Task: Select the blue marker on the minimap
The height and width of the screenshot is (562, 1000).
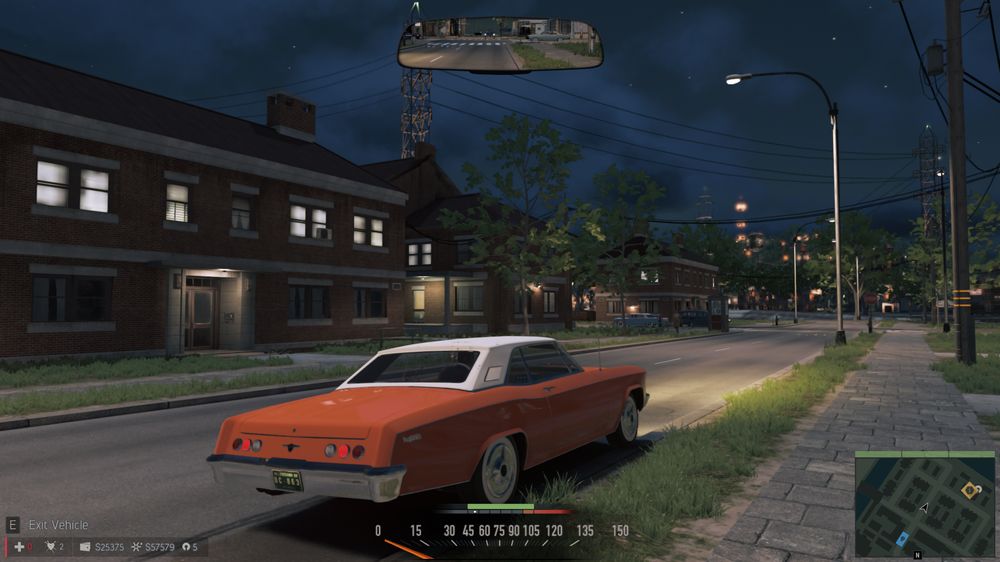Action: (x=902, y=538)
